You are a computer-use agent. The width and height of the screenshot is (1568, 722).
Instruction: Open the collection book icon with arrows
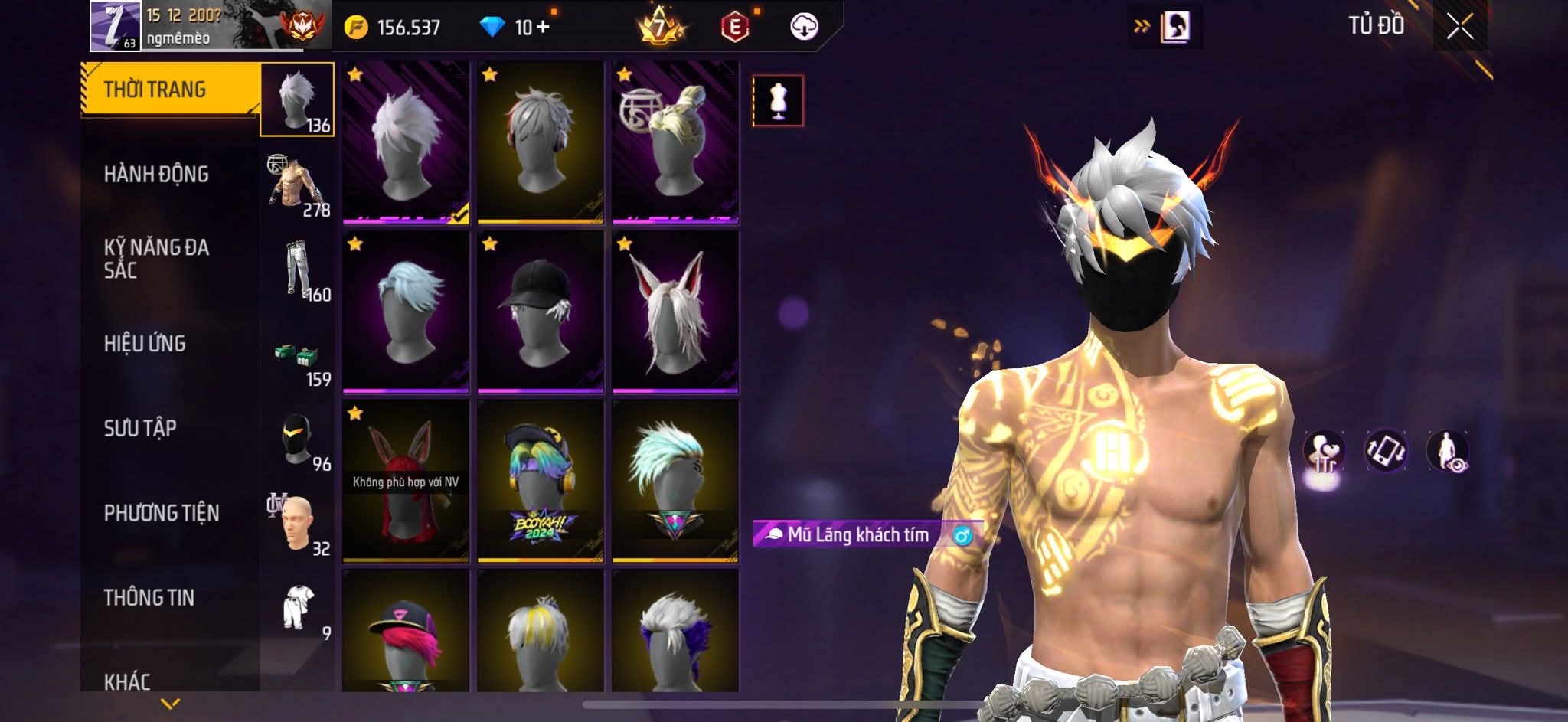coord(1165,28)
